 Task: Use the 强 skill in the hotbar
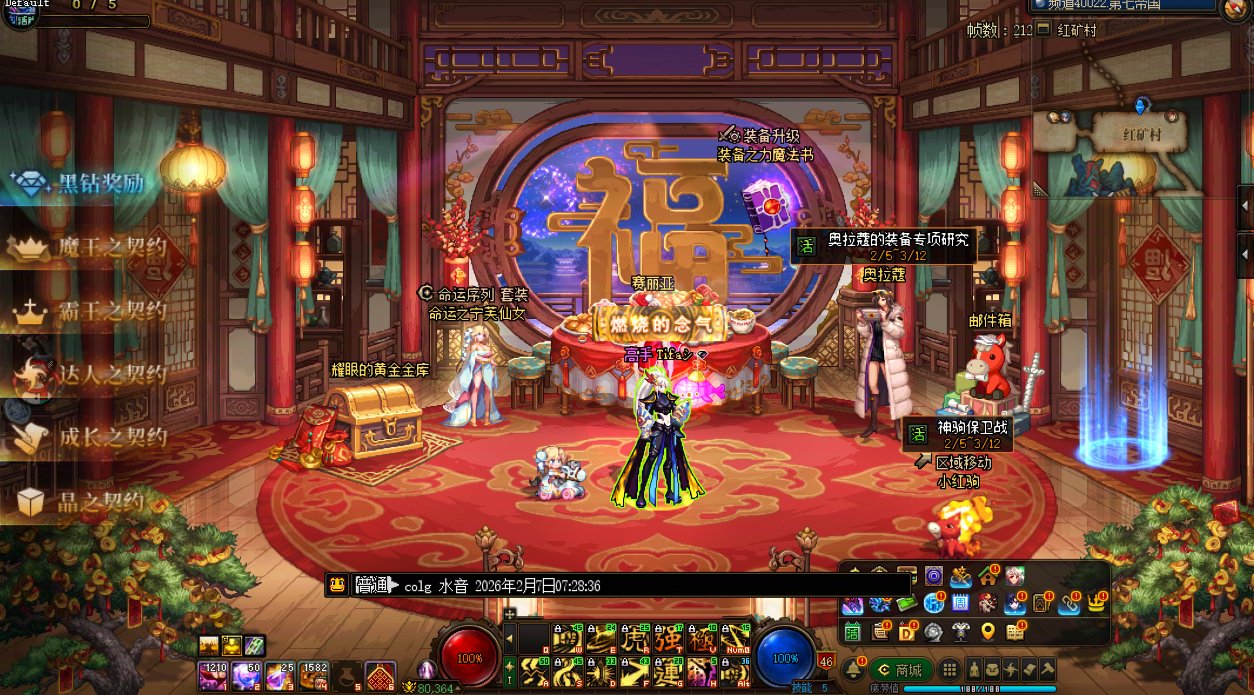click(669, 637)
